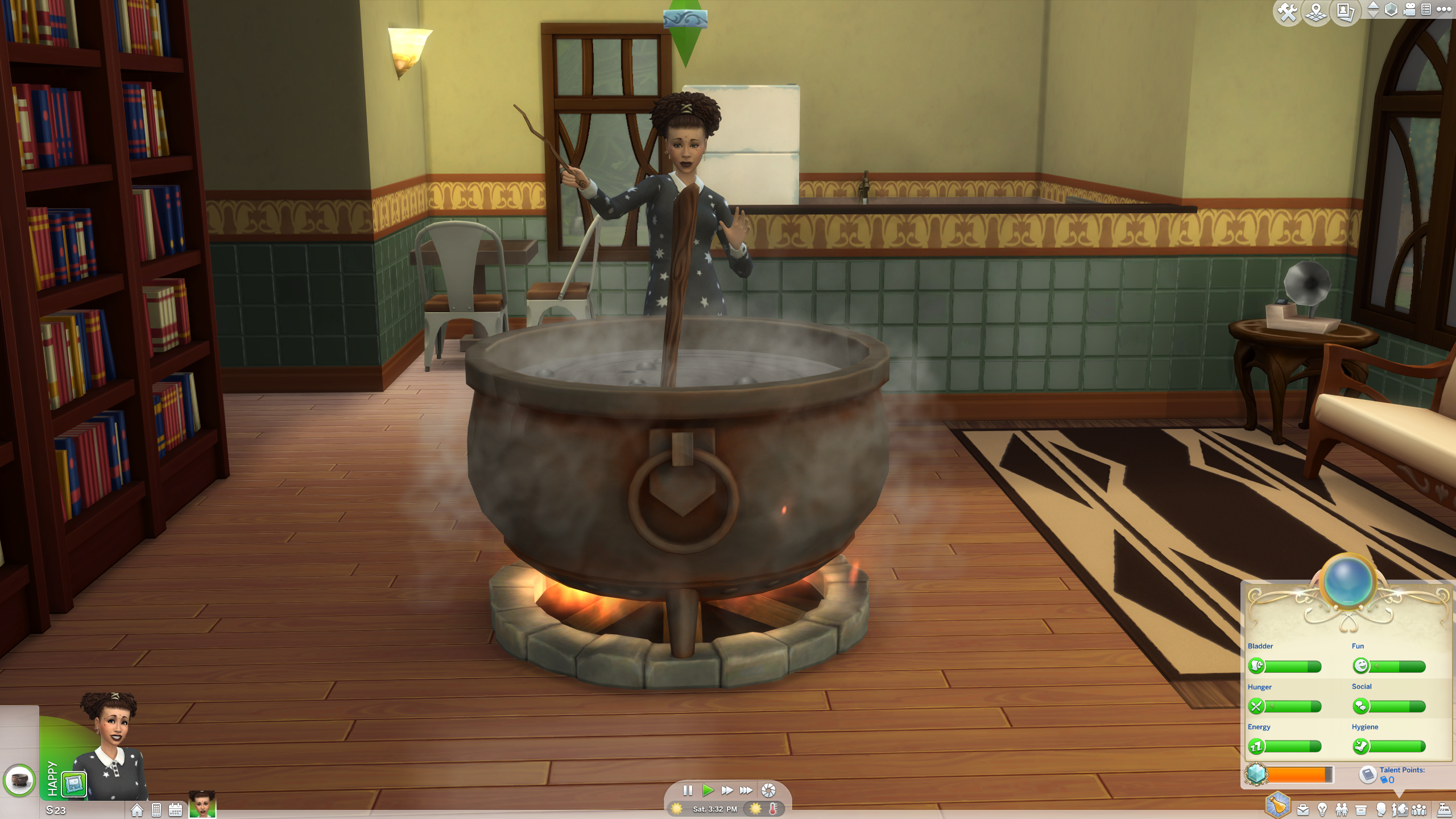The image size is (1456, 819).
Task: Switch to the Aspirations tab (lightbulb)
Action: [1322, 810]
